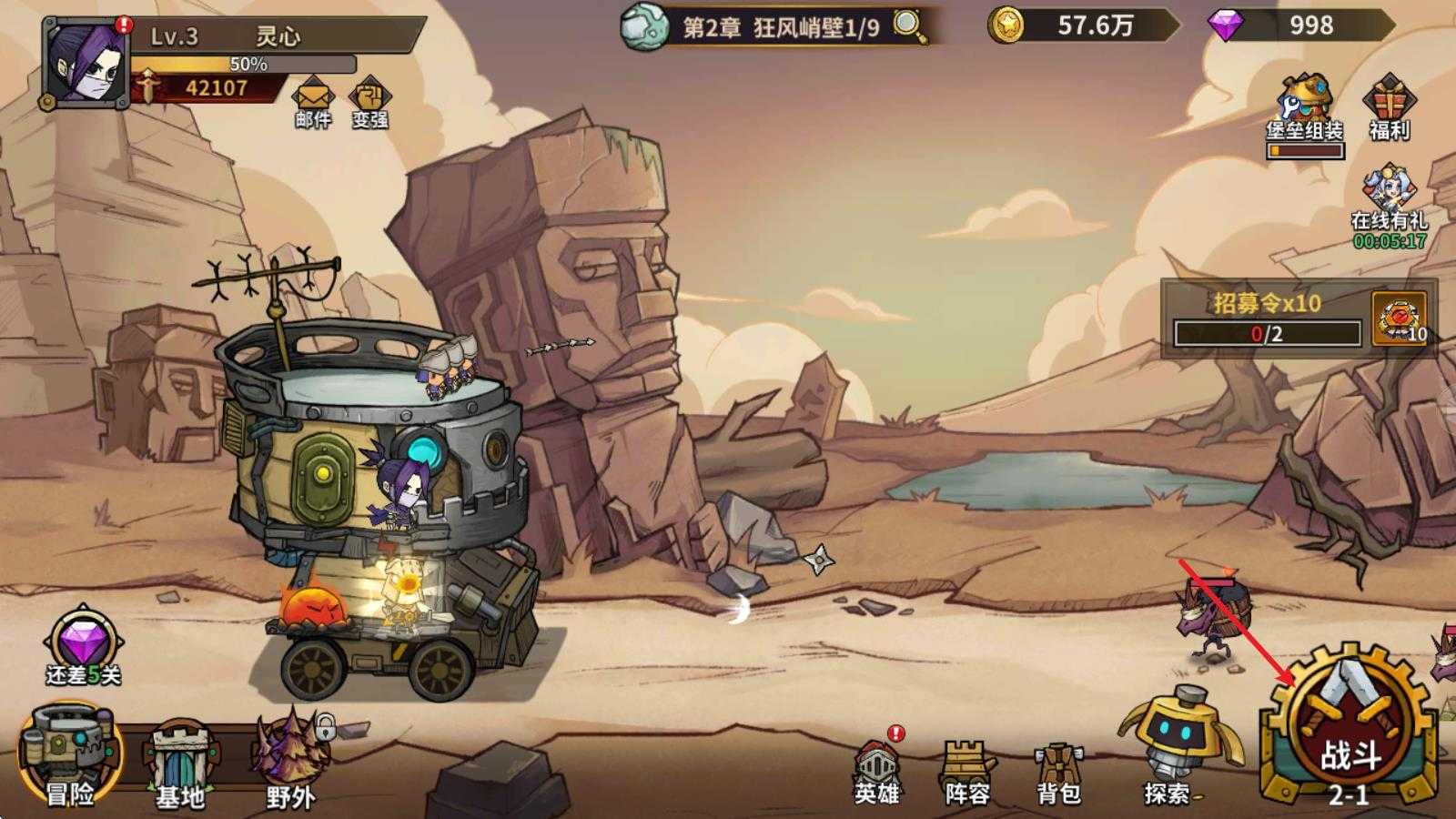Select the 冒险 adventure tab
Image resolution: width=1456 pixels, height=819 pixels.
73,764
